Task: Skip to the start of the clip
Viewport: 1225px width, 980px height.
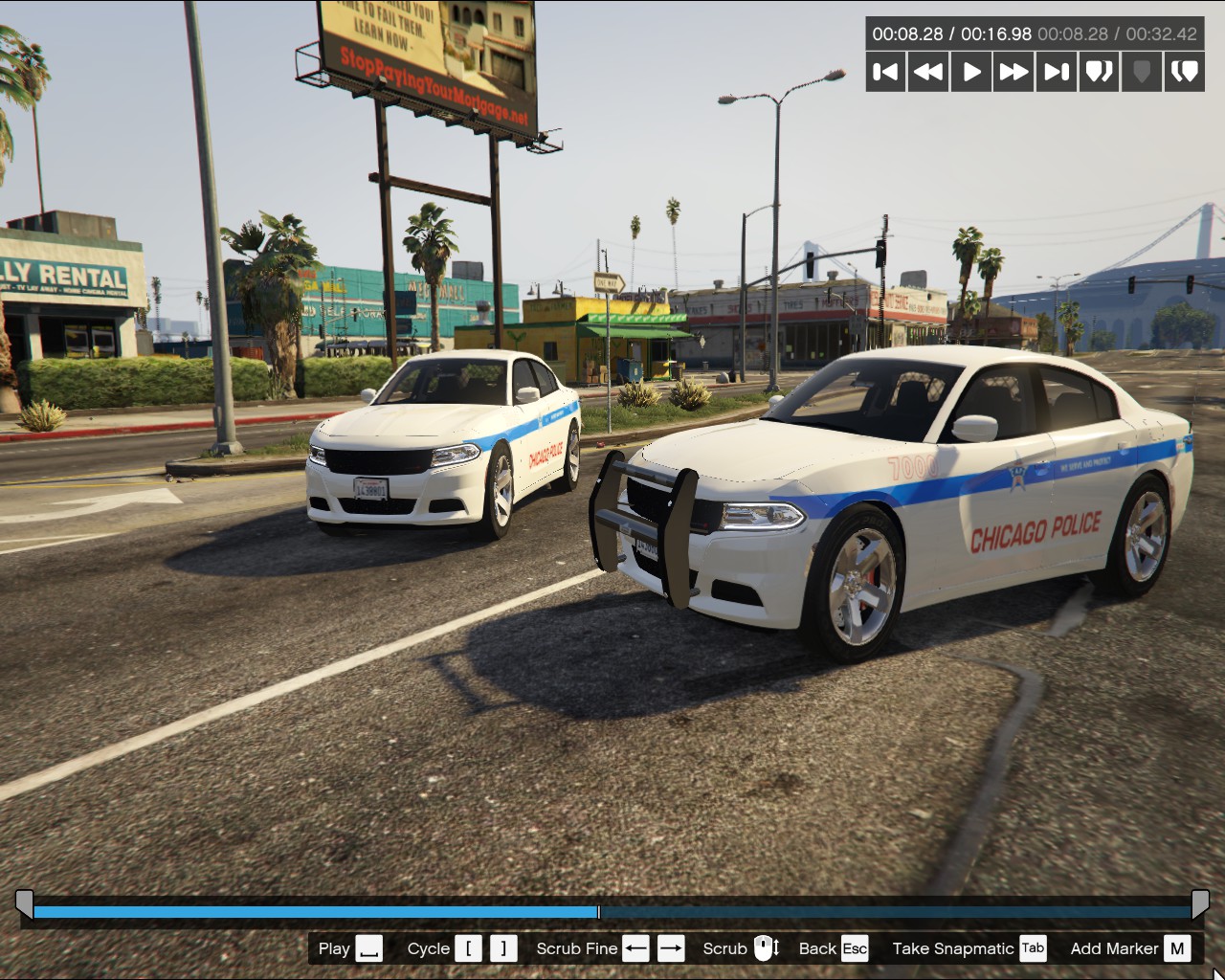Action: [886, 72]
